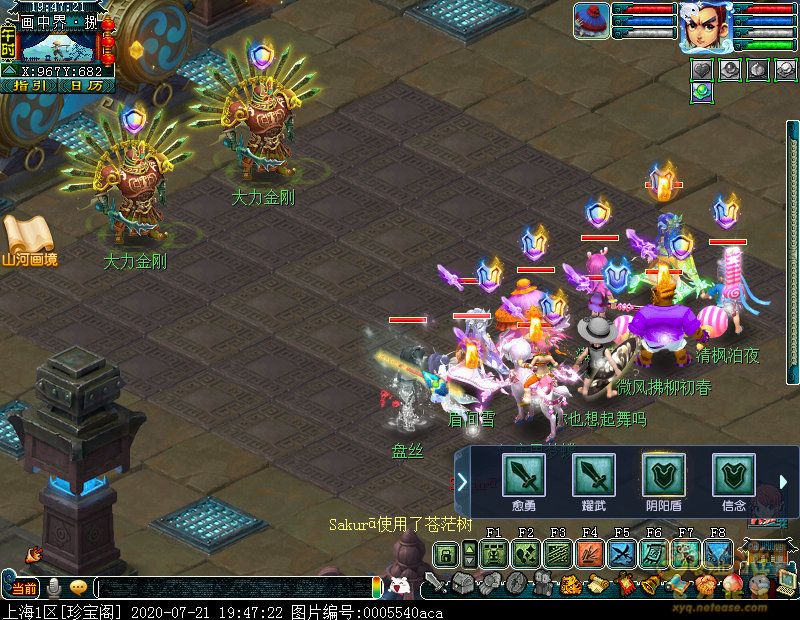Open the 当前 chat channel selector
The width and height of the screenshot is (800, 620).
point(26,588)
